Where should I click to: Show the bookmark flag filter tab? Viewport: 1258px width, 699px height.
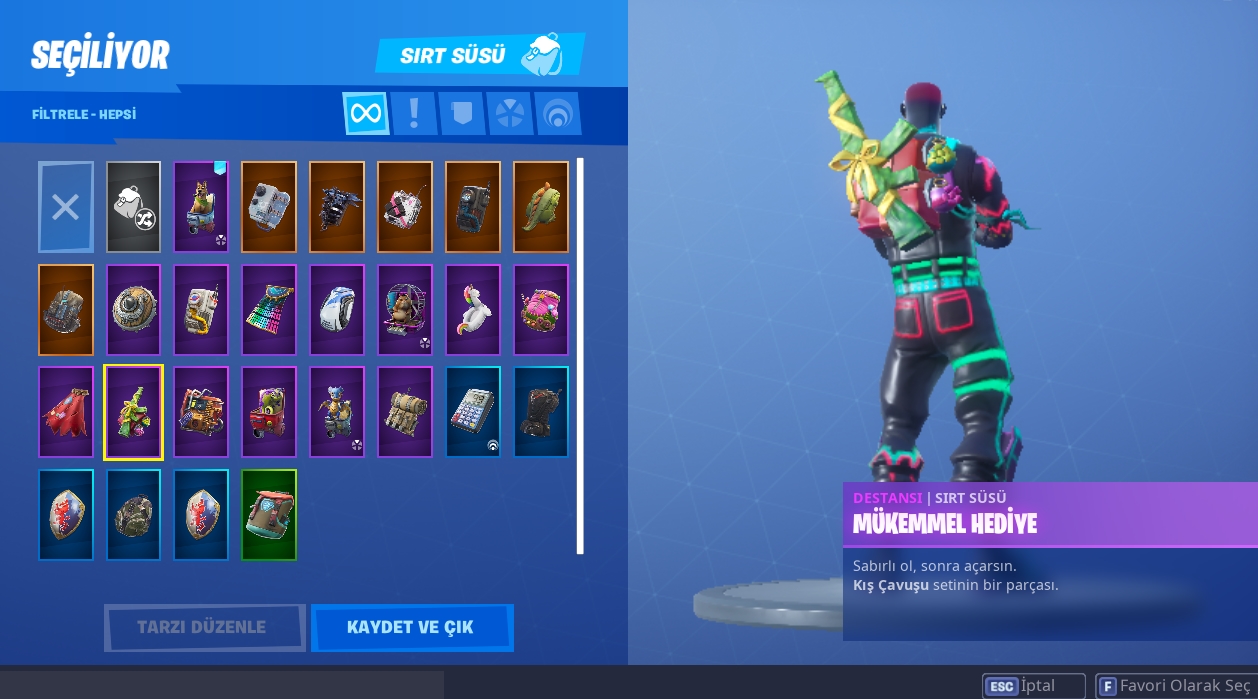tap(461, 114)
